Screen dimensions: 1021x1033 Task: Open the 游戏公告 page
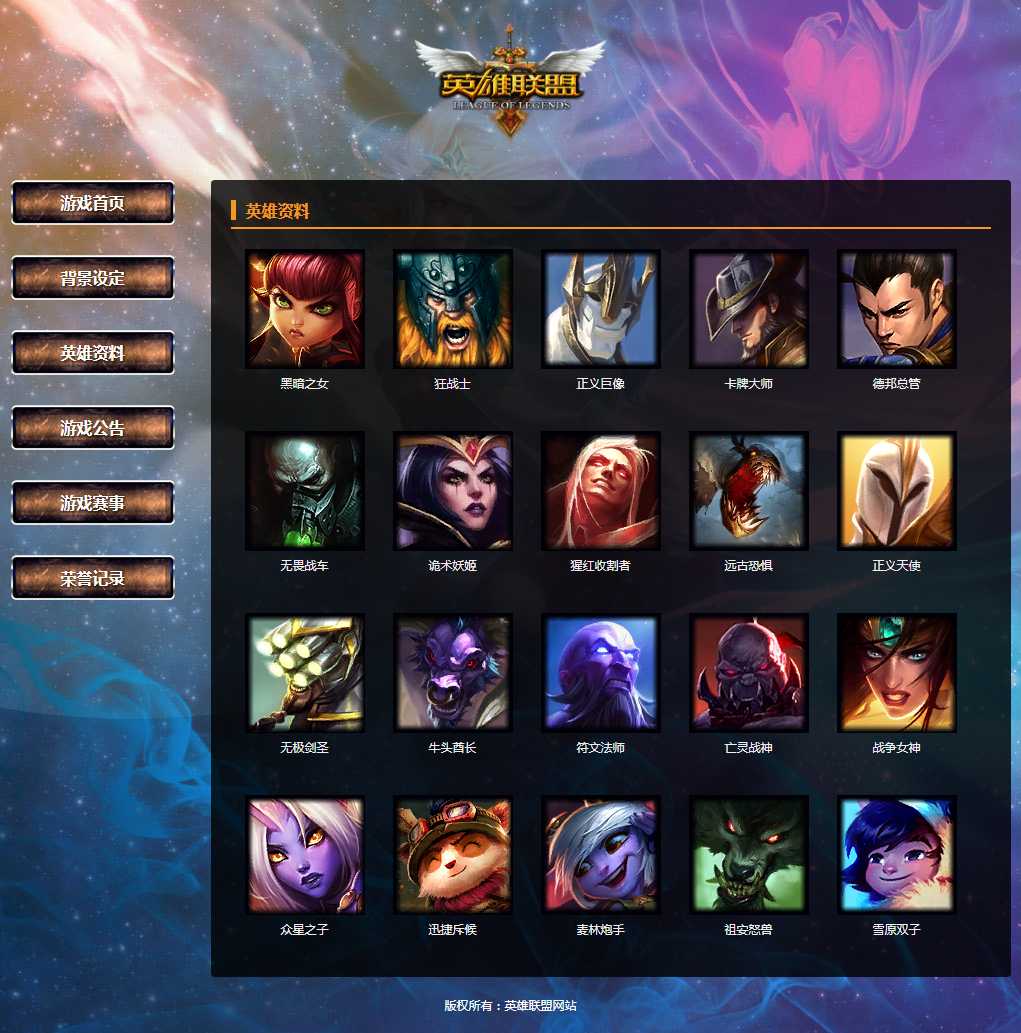[93, 428]
